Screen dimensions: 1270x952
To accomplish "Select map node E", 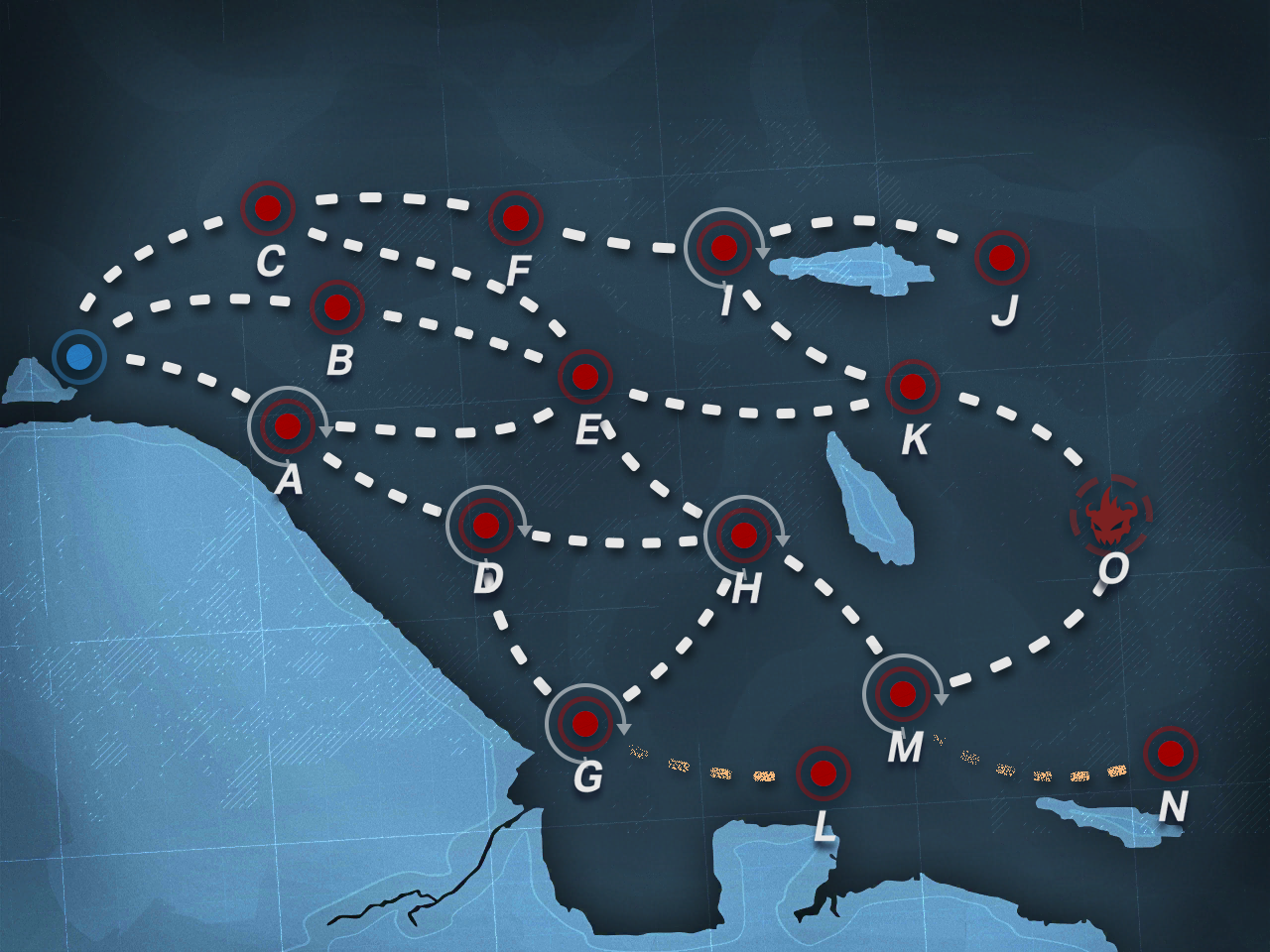I will [x=585, y=377].
